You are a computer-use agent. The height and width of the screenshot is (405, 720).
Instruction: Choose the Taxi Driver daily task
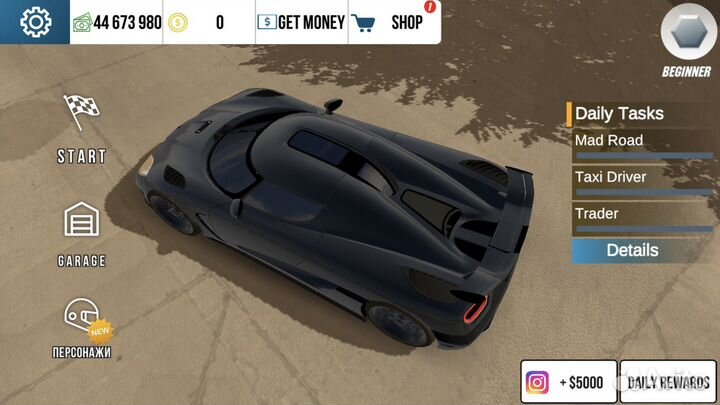click(x=642, y=179)
